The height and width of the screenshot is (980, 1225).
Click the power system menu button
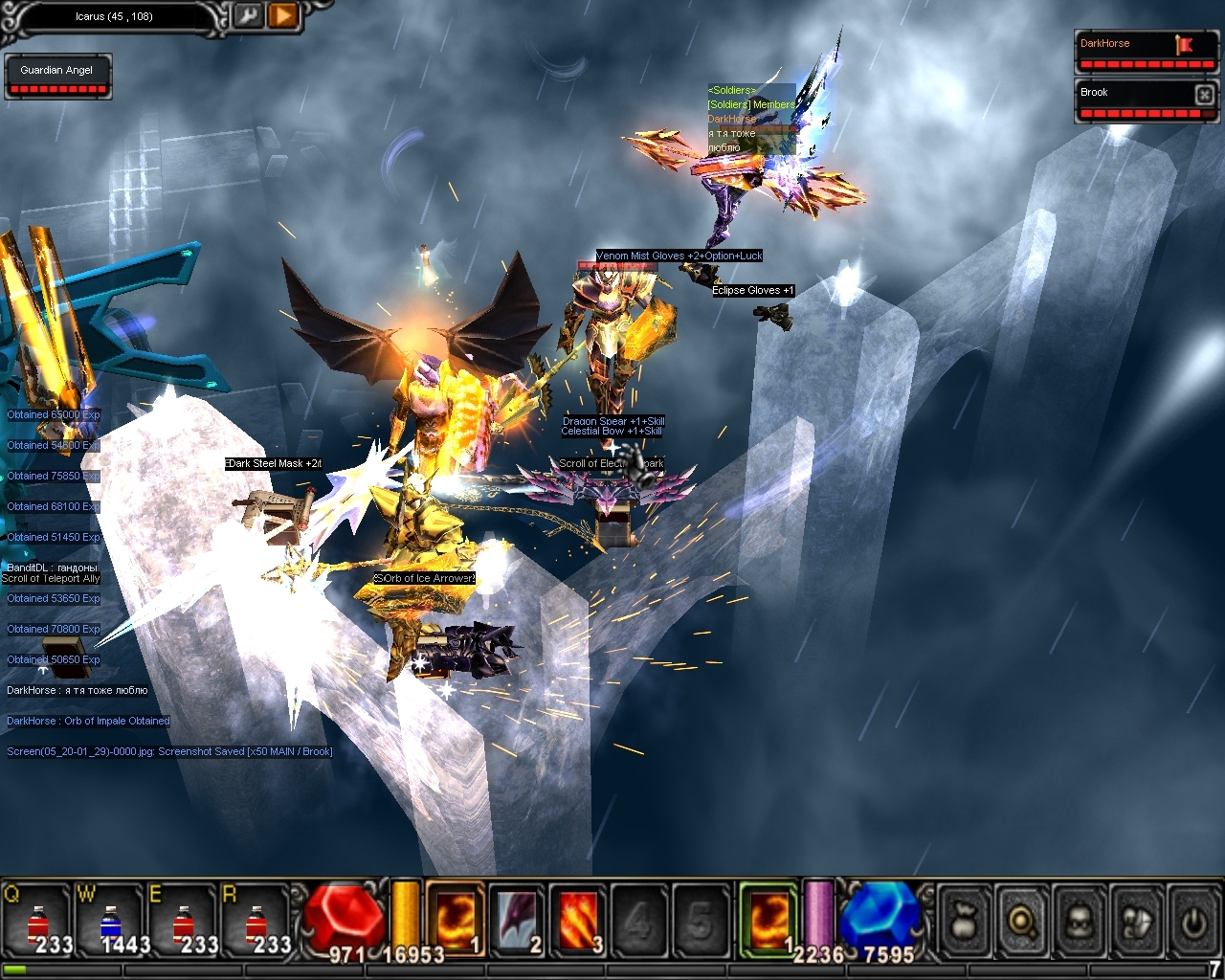[x=1192, y=921]
